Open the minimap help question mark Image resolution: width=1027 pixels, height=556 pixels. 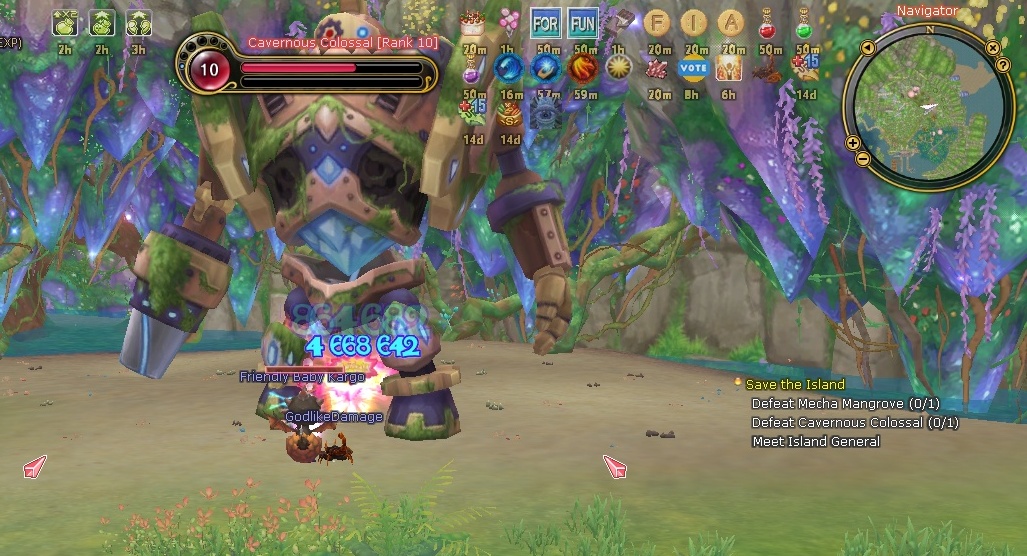[x=1002, y=65]
